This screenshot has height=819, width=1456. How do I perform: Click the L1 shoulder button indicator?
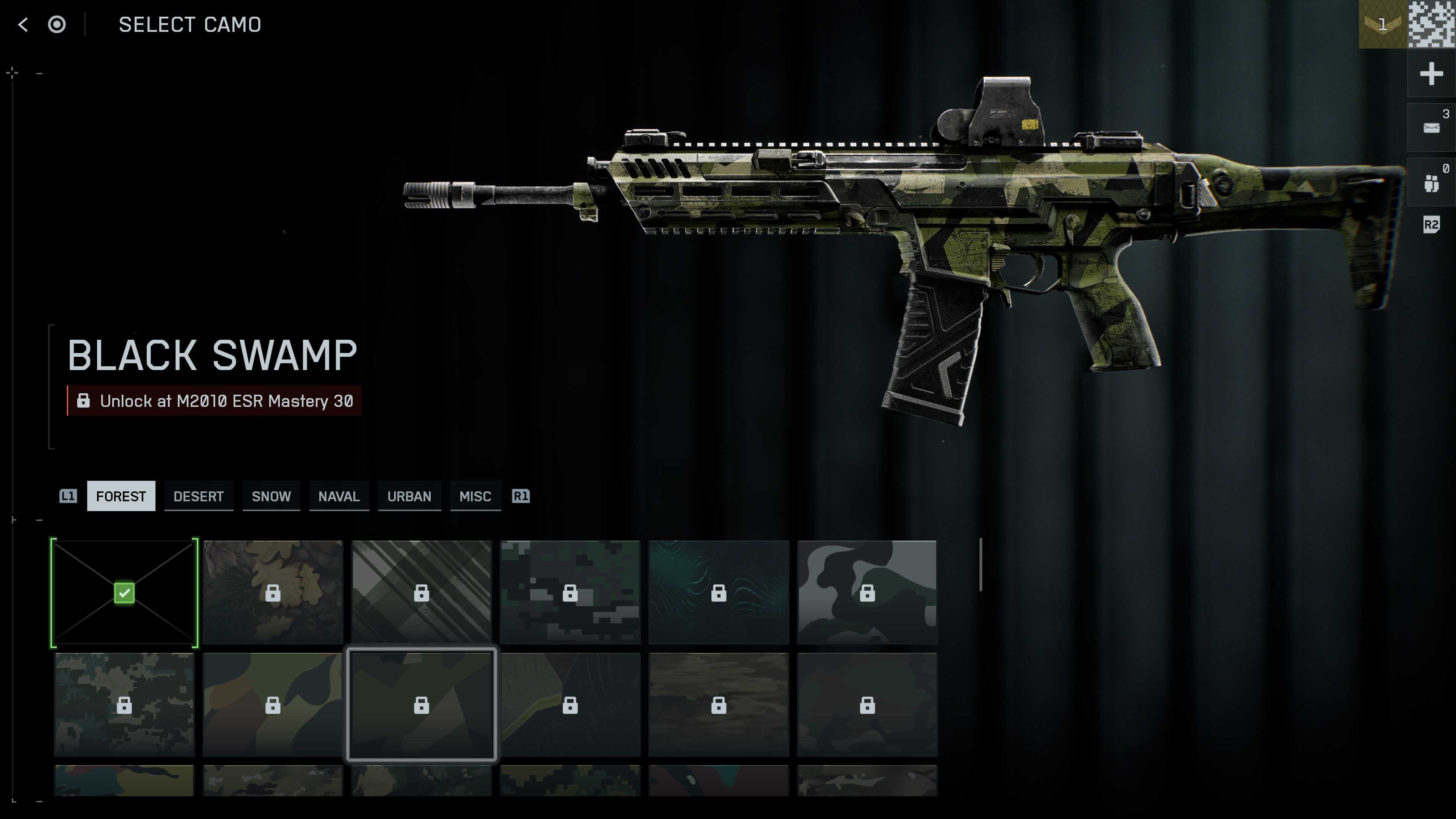point(68,496)
